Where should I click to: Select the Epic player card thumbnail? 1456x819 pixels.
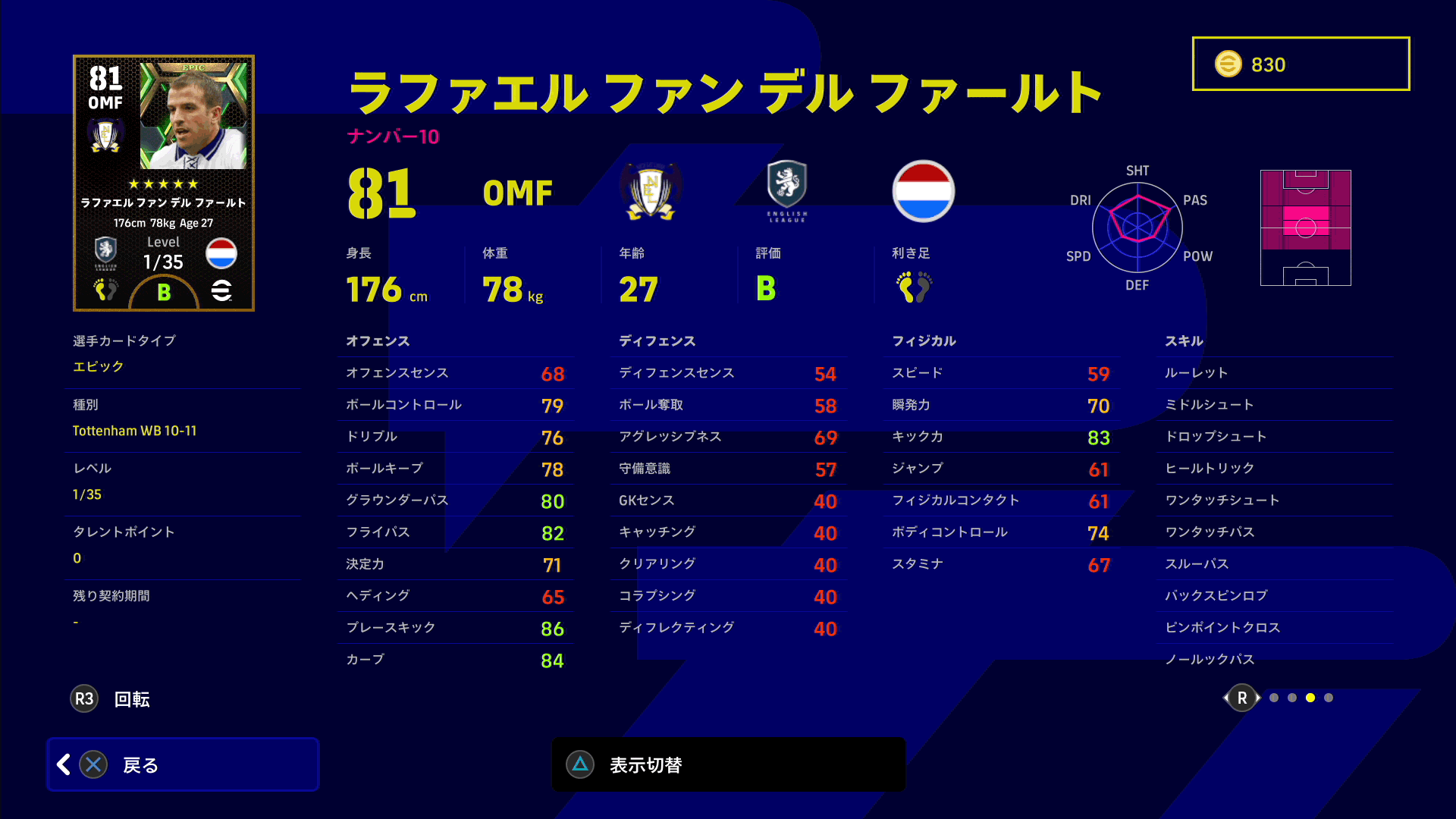(x=164, y=183)
